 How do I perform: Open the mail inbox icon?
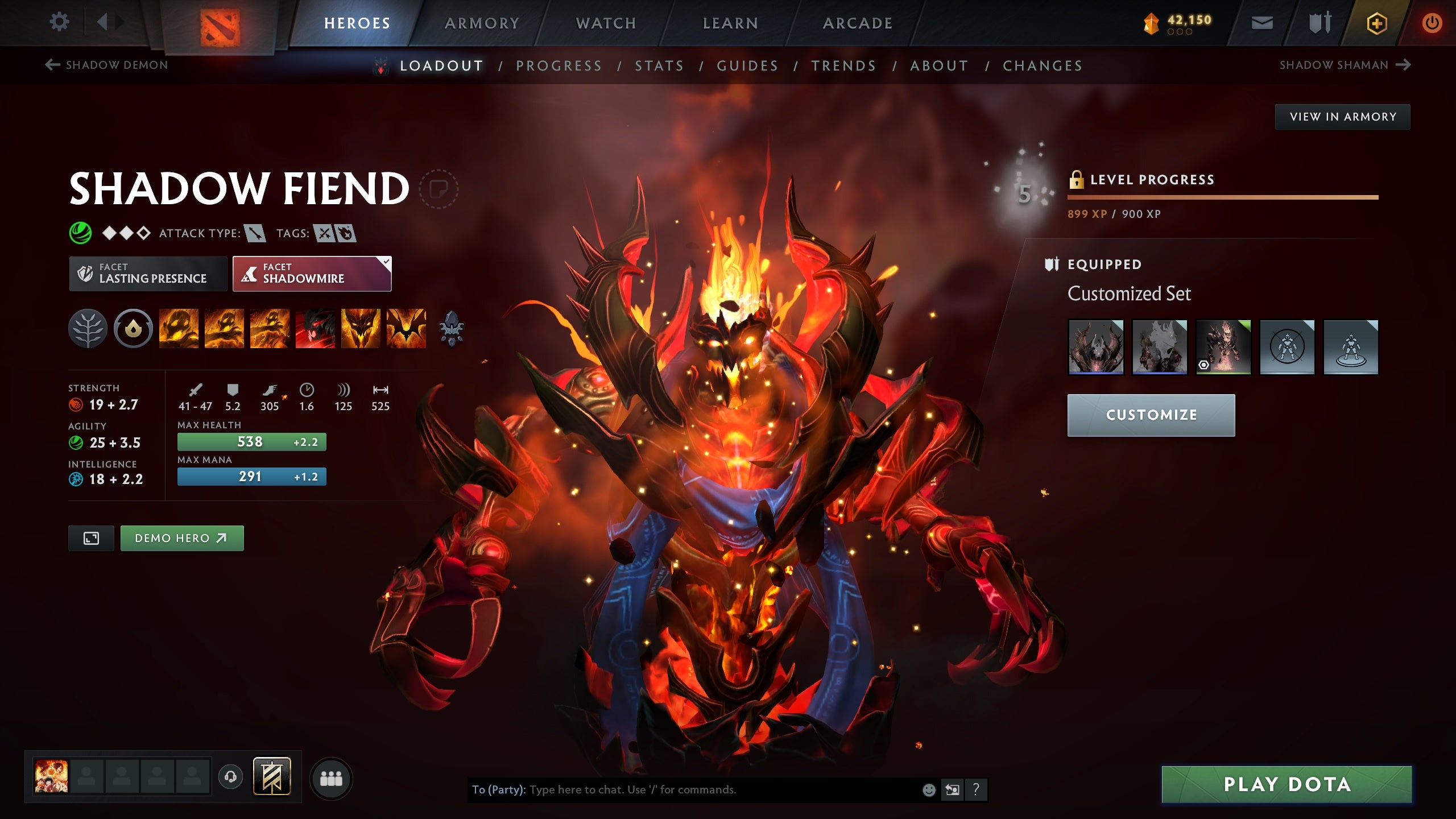pos(1263,23)
